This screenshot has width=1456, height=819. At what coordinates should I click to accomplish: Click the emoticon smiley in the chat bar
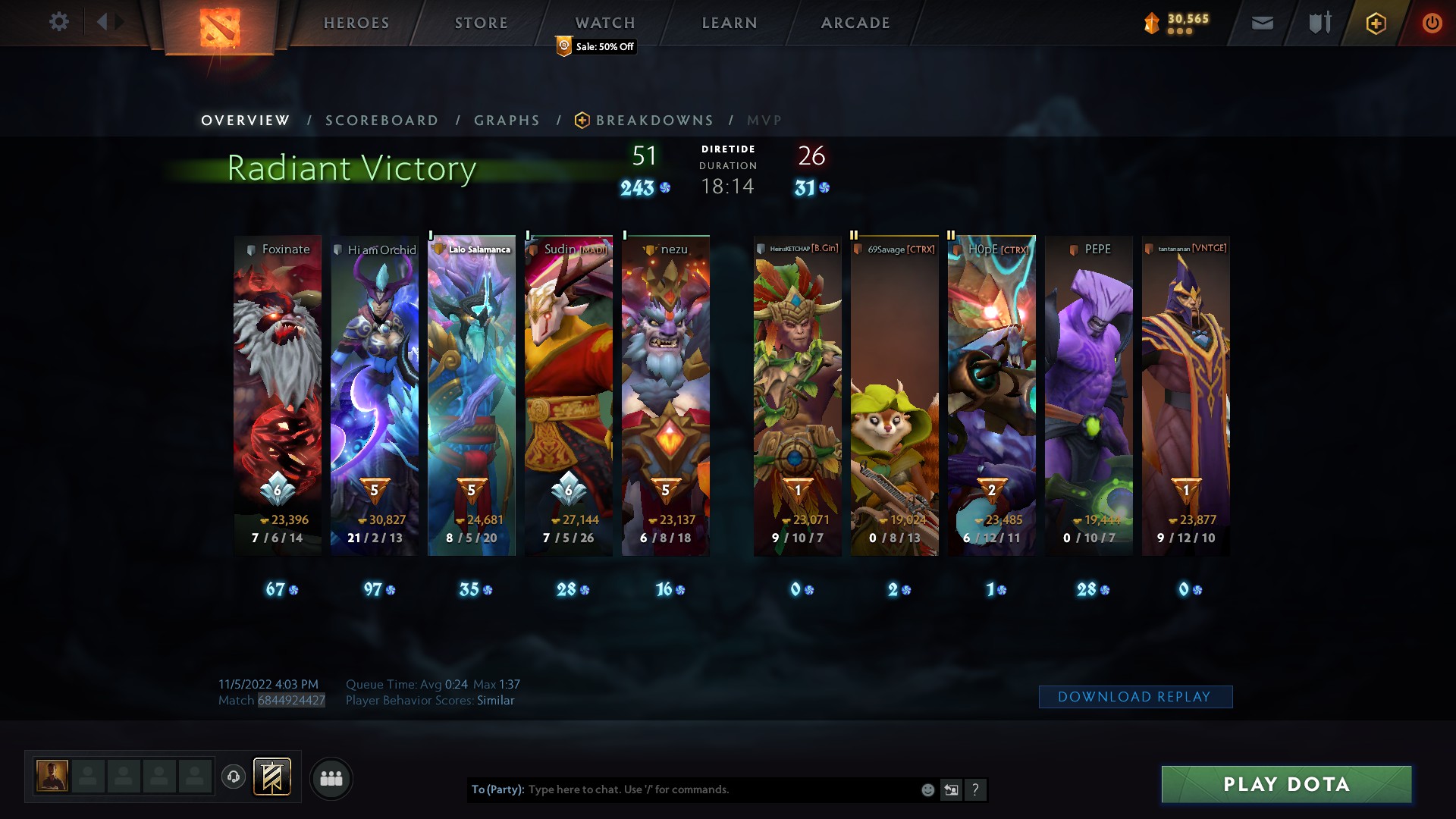point(927,789)
